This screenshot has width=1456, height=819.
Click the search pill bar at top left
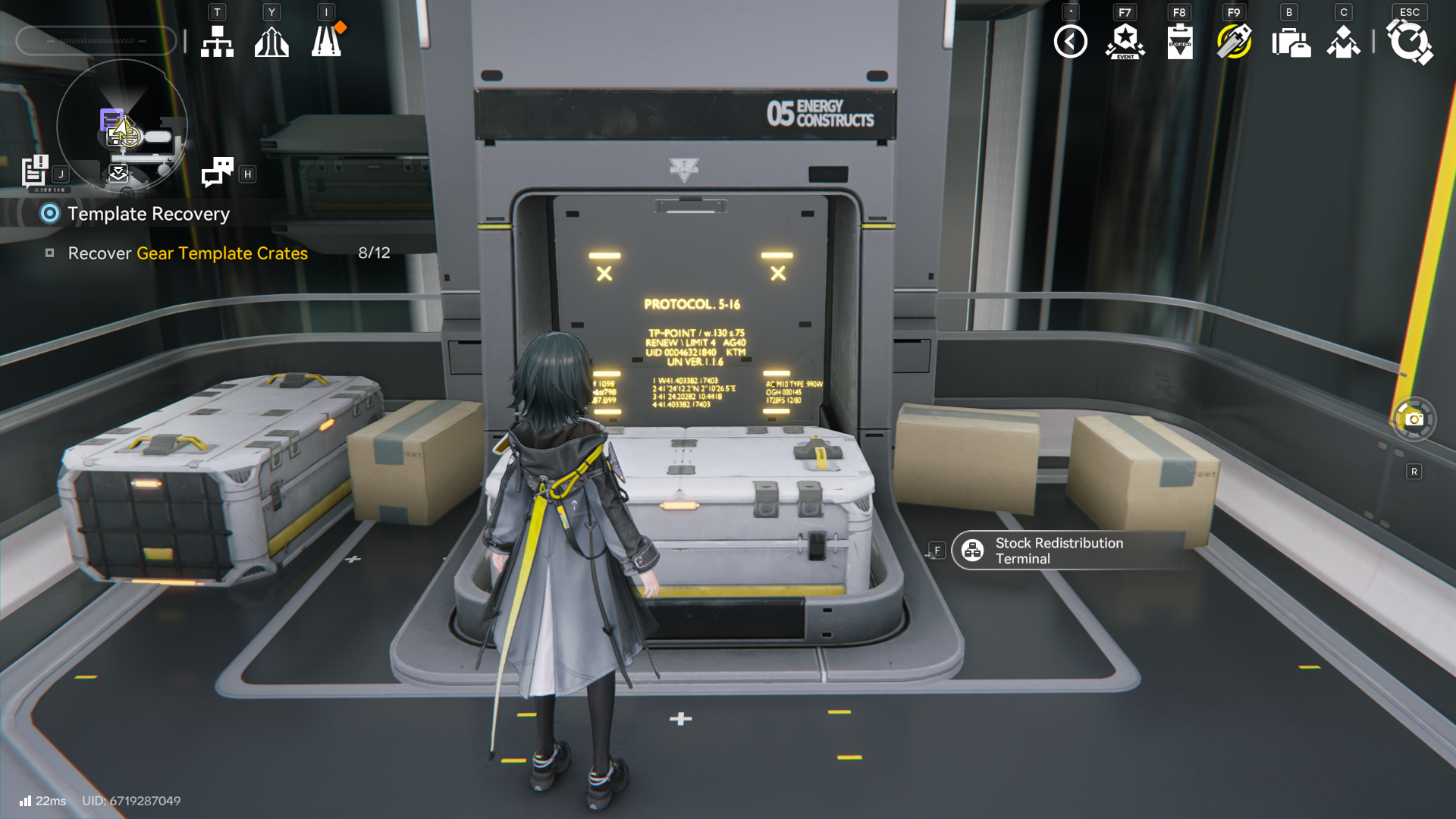96,41
